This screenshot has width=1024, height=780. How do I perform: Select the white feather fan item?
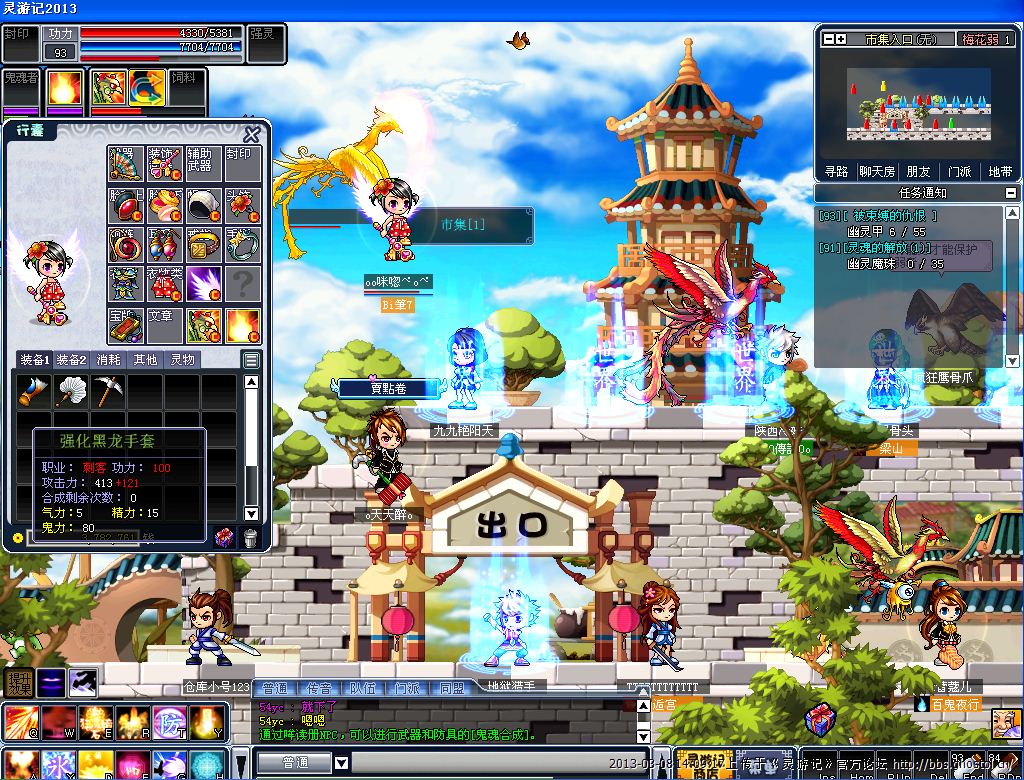(x=70, y=391)
